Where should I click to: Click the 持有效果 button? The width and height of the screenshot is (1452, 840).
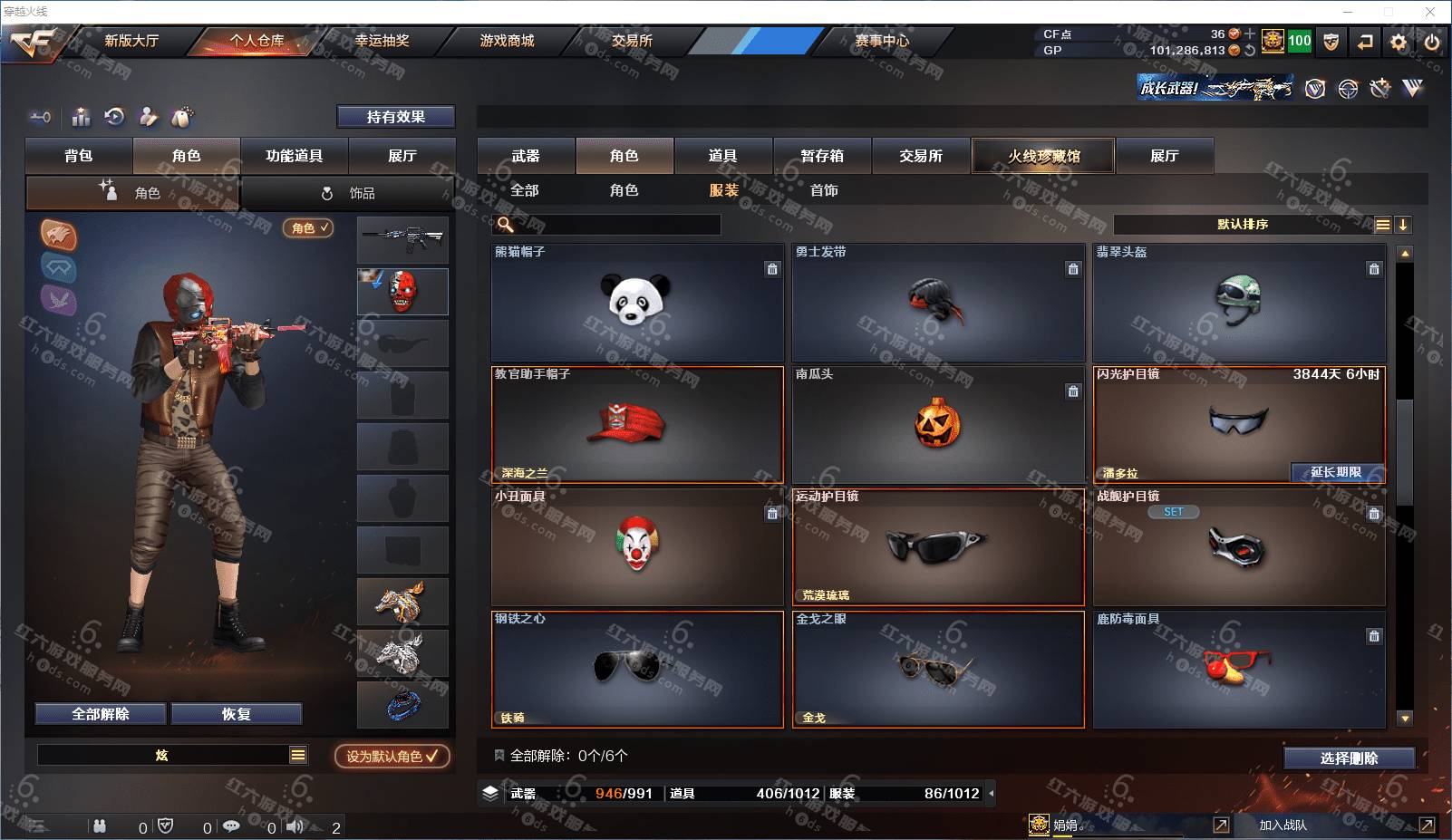pos(395,117)
